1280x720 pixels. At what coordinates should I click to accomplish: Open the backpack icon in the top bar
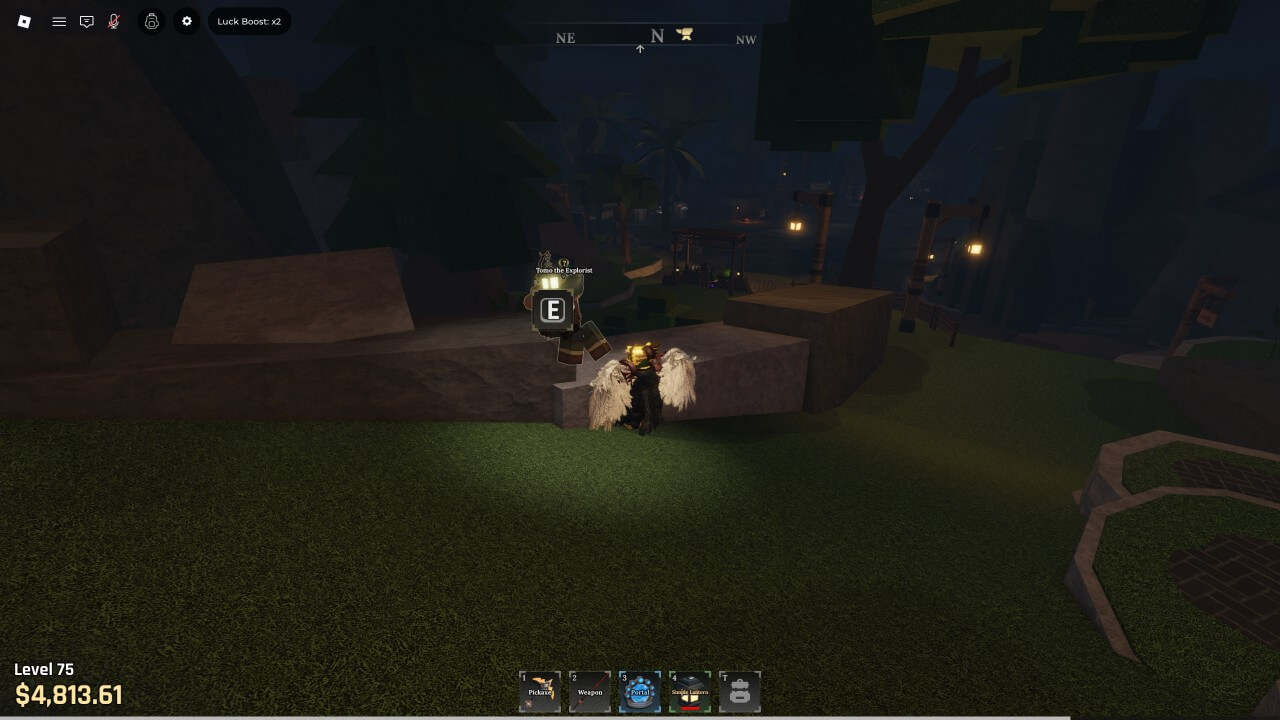(x=152, y=21)
